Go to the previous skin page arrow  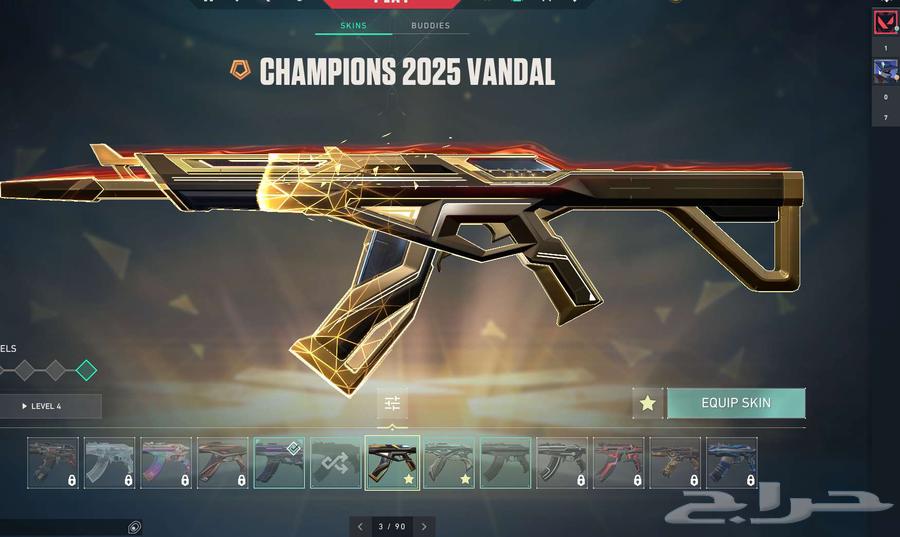click(x=361, y=526)
